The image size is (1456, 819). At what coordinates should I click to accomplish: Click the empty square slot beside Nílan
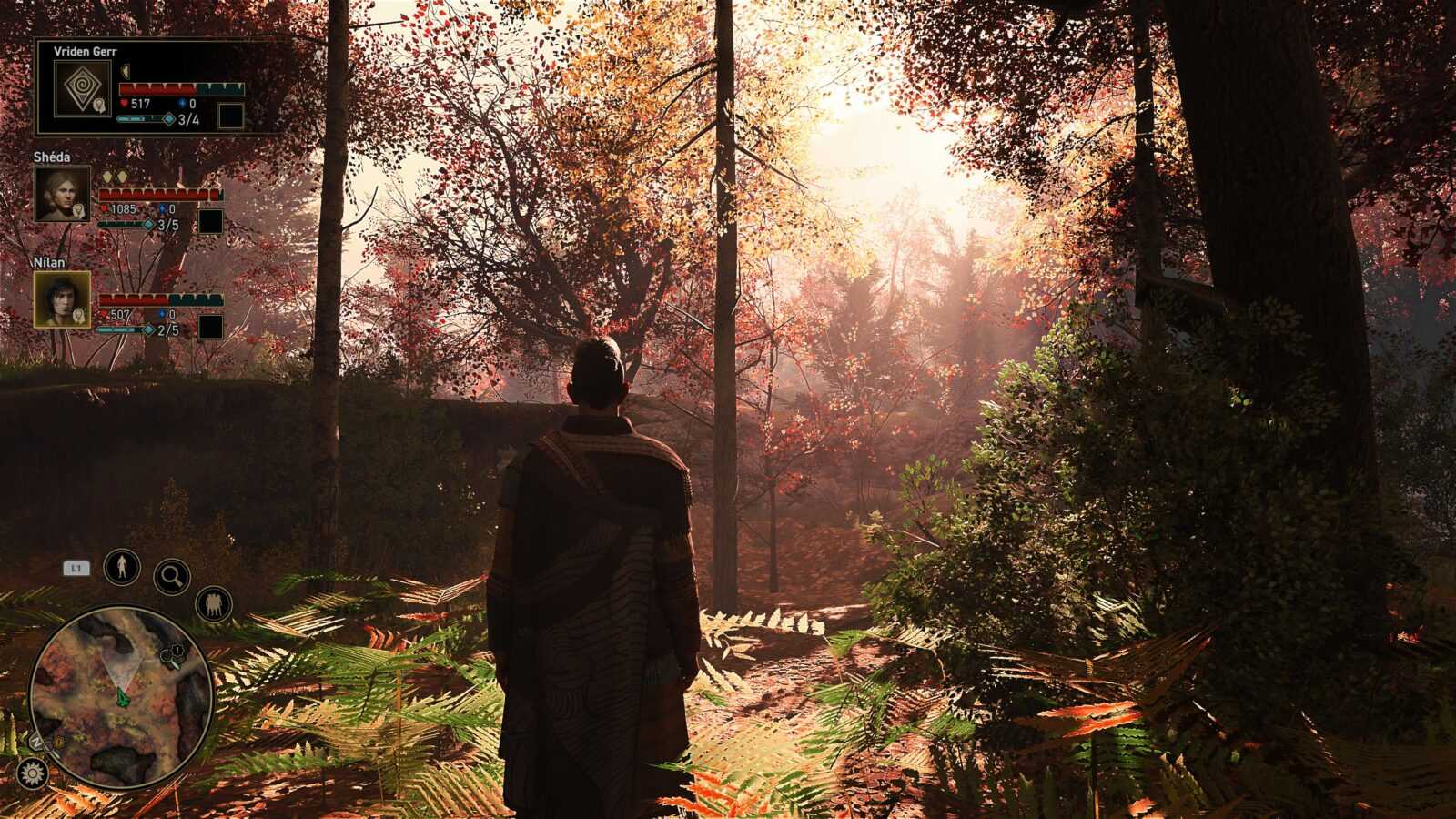coord(210,327)
